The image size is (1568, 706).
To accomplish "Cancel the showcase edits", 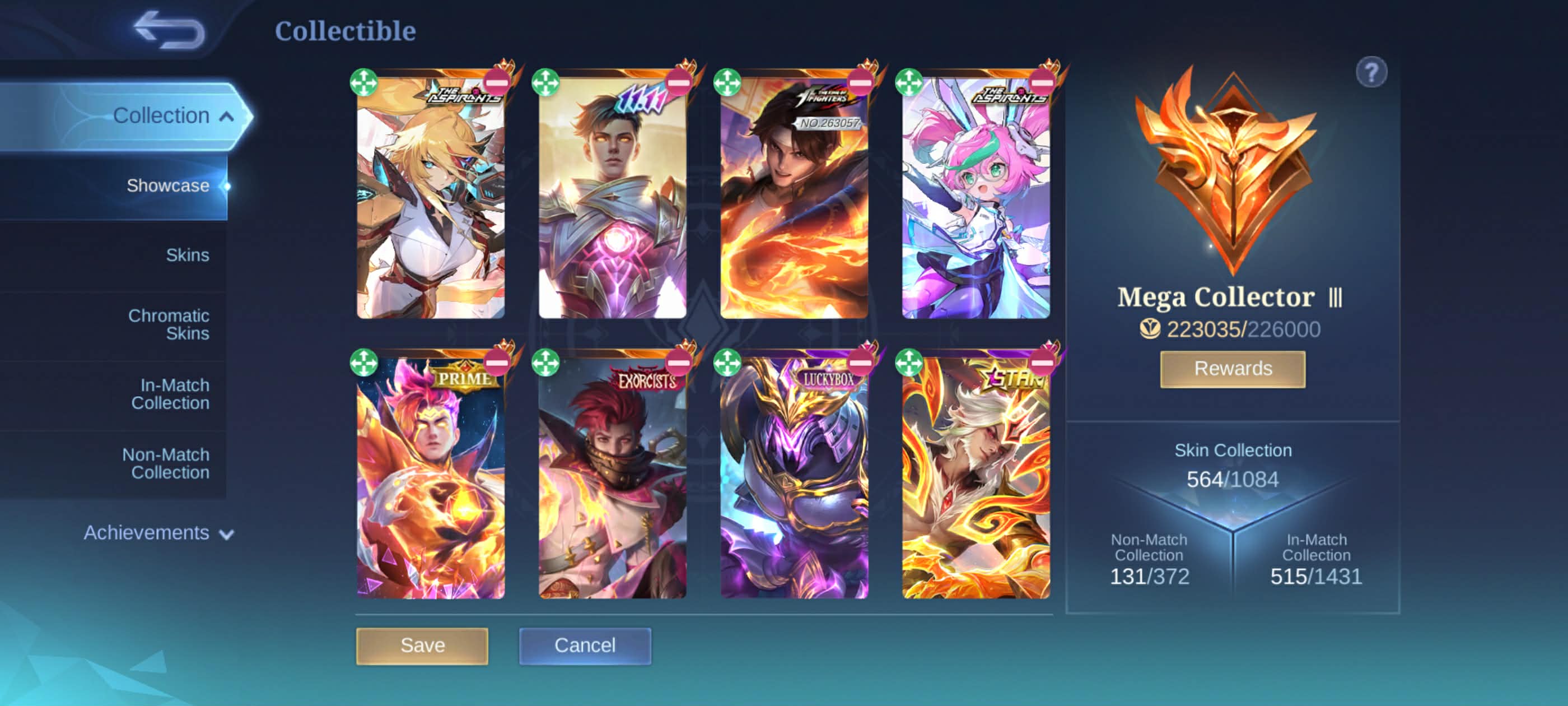I will [584, 645].
